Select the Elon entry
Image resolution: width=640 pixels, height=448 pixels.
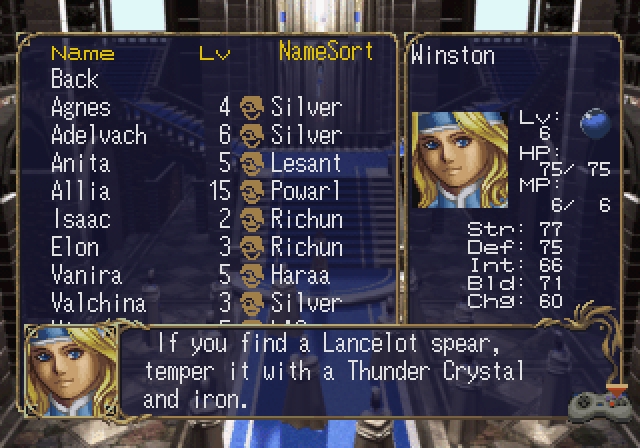pyautogui.click(x=75, y=247)
